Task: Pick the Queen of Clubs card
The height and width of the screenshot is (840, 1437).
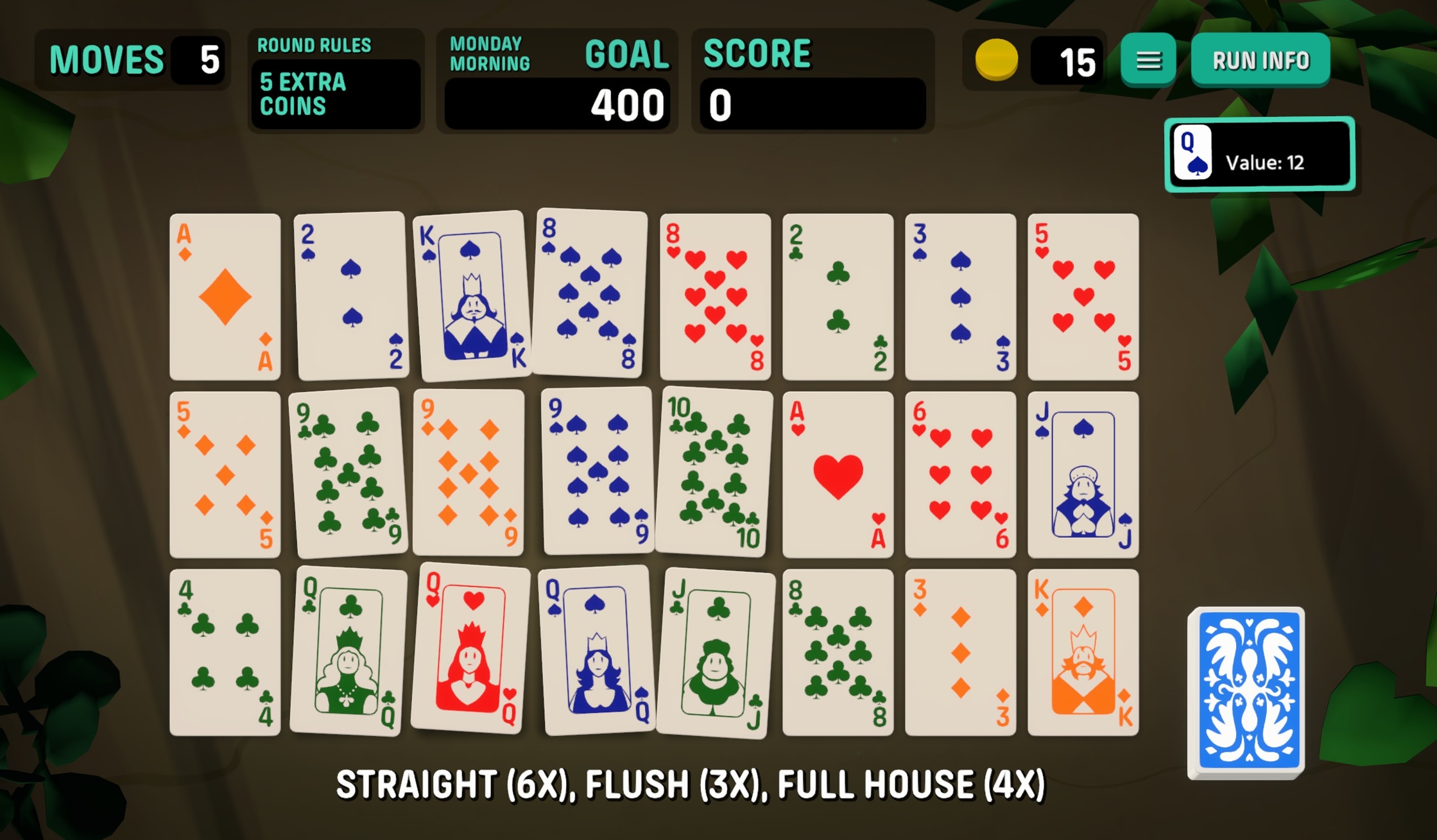Action: [x=348, y=652]
